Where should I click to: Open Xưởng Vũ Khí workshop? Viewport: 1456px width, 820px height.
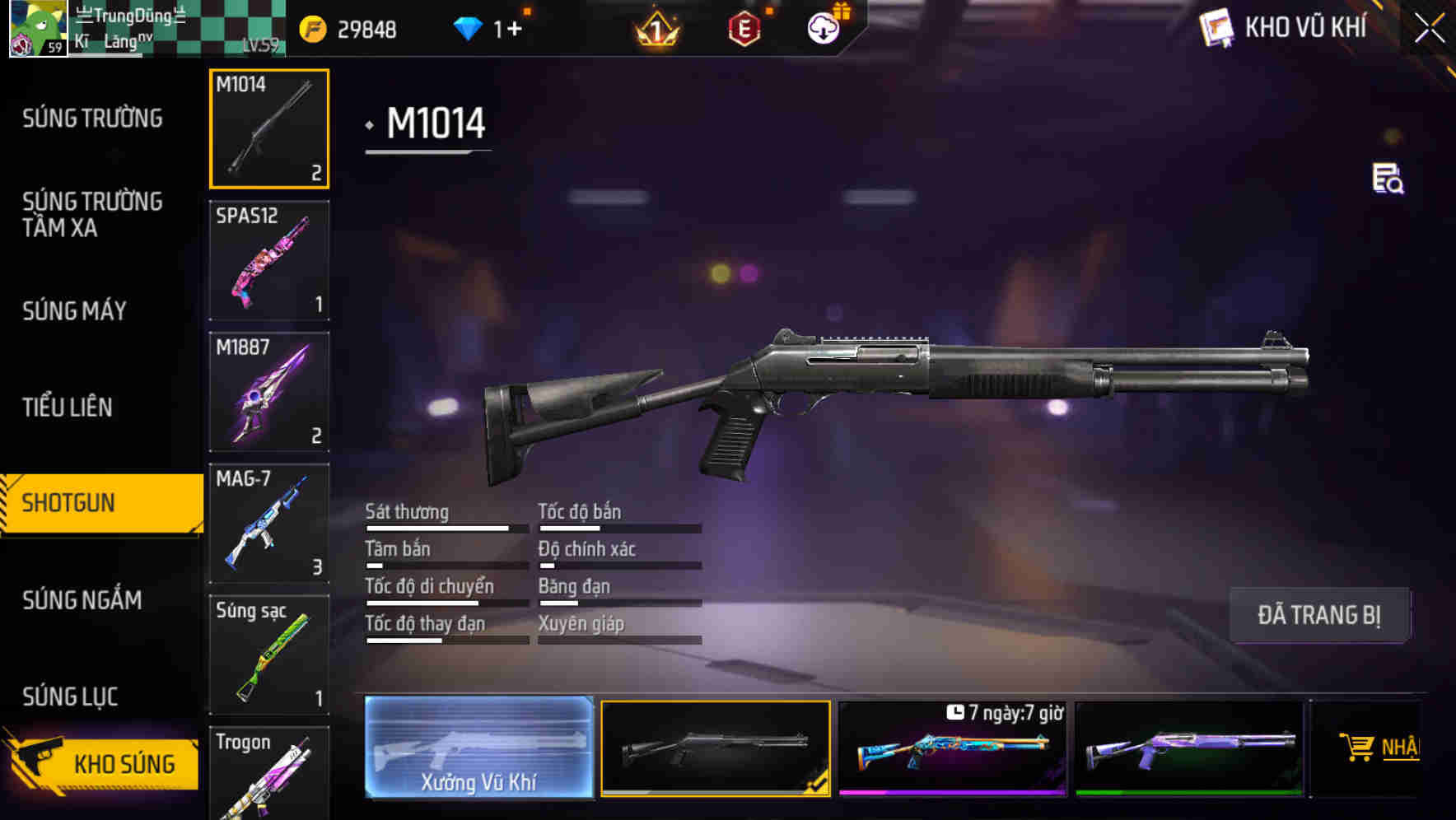[x=479, y=749]
